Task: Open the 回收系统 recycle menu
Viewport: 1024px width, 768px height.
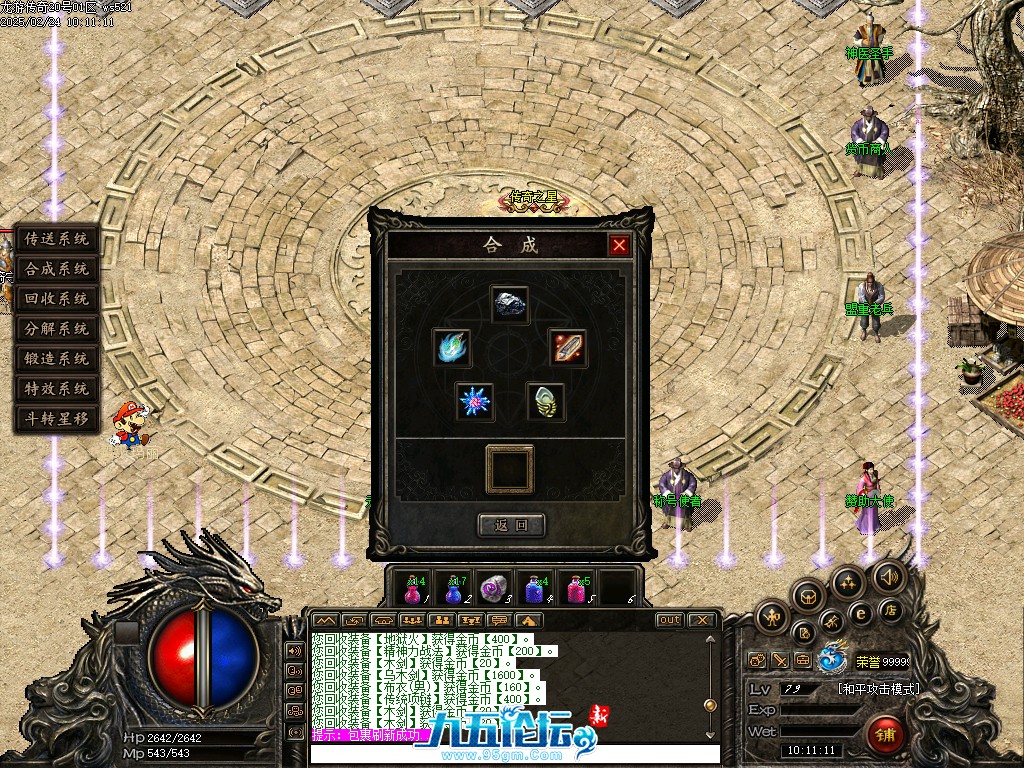Action: pyautogui.click(x=57, y=299)
